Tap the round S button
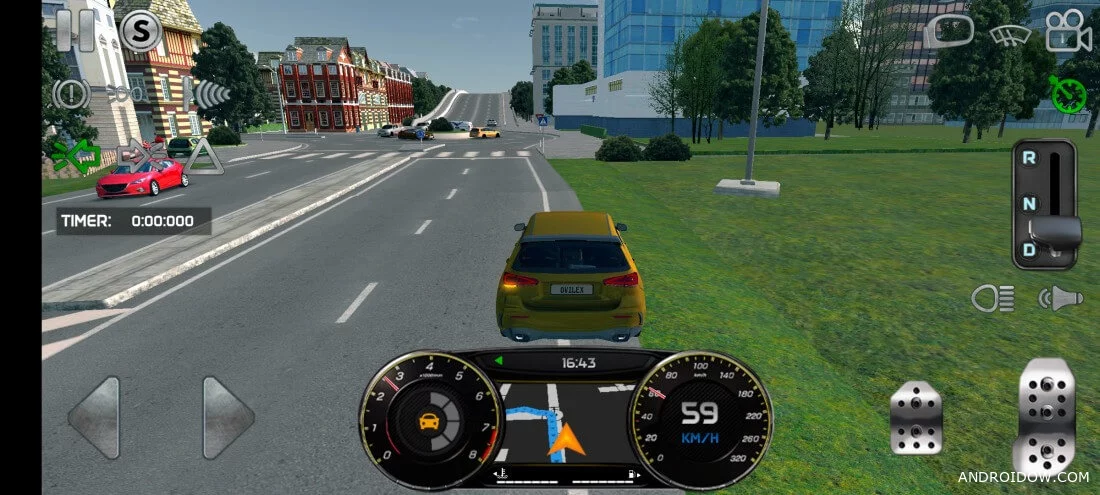 [141, 32]
